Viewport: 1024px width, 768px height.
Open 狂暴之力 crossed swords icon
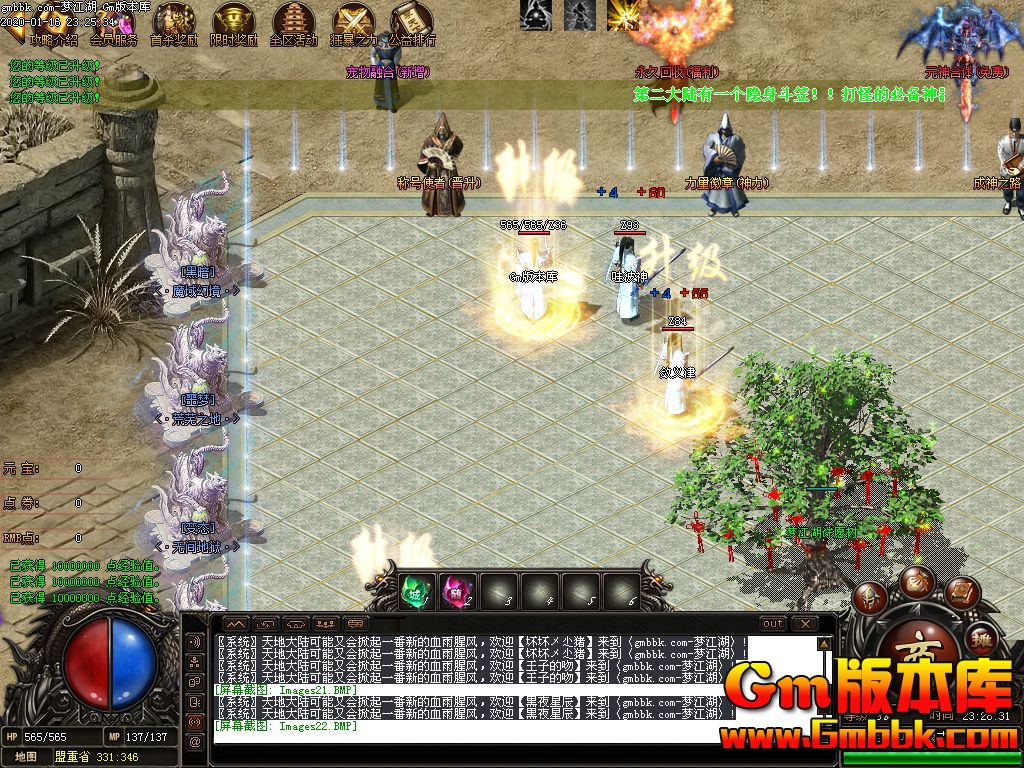(353, 22)
